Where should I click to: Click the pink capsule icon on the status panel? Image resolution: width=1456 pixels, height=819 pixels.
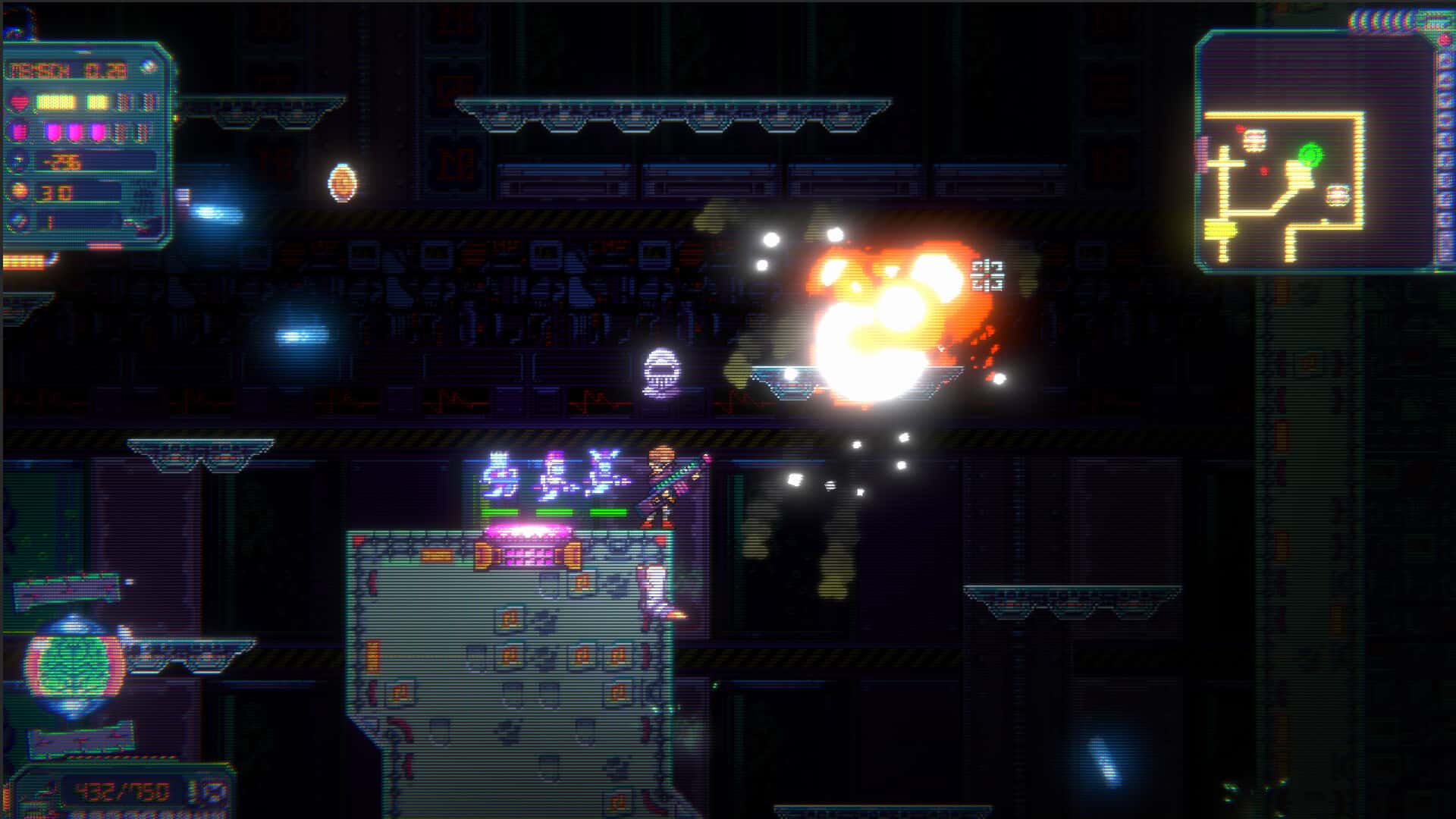point(19,132)
